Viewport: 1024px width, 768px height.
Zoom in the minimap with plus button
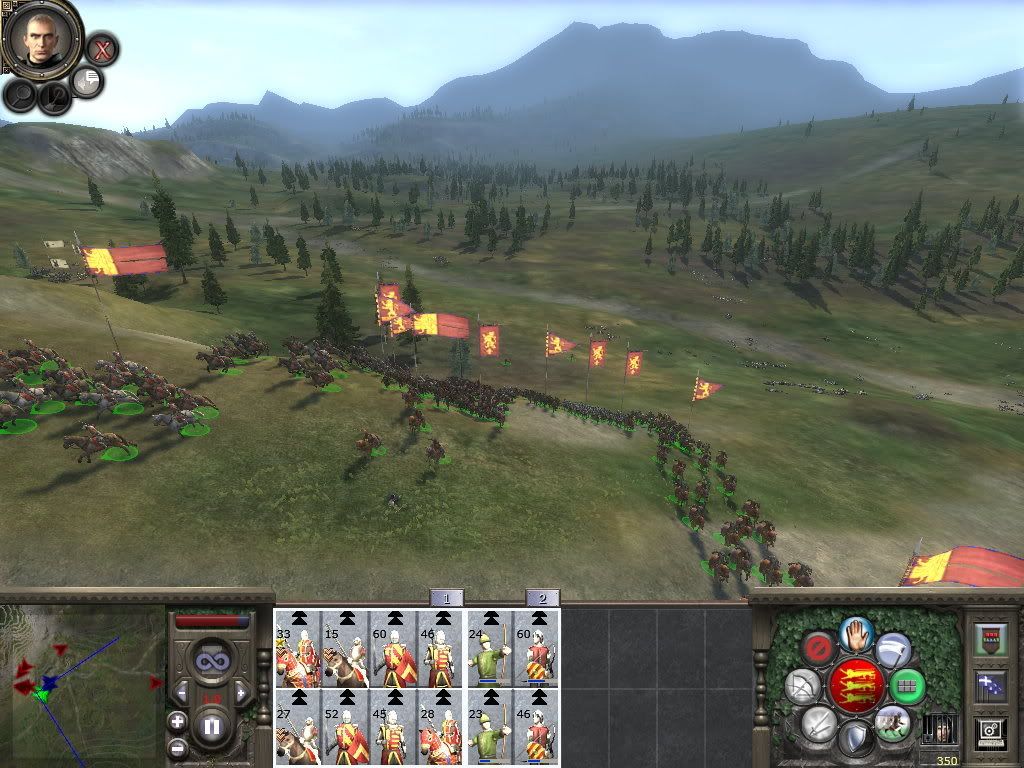(177, 721)
